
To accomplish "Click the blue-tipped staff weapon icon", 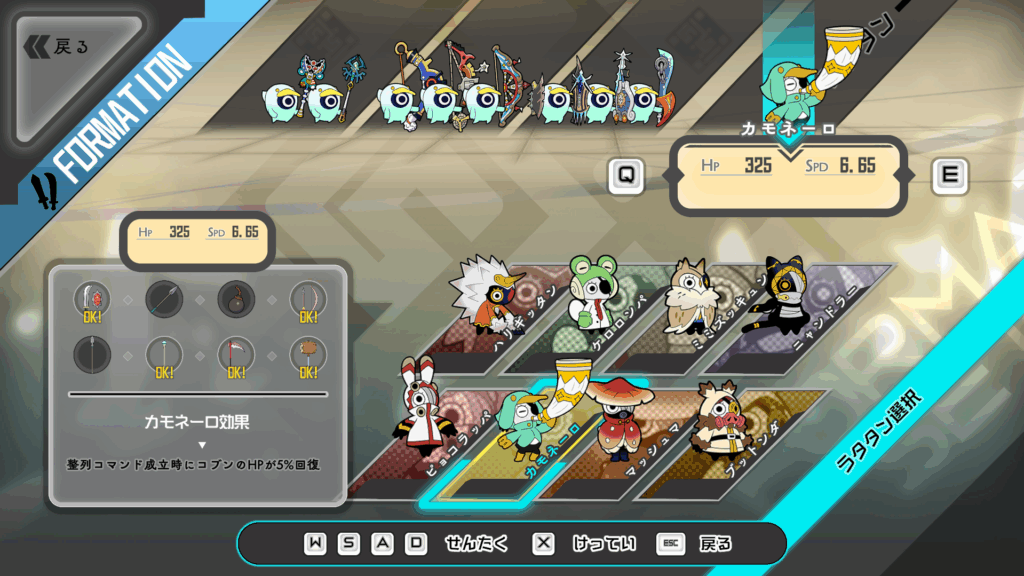I will point(164,354).
